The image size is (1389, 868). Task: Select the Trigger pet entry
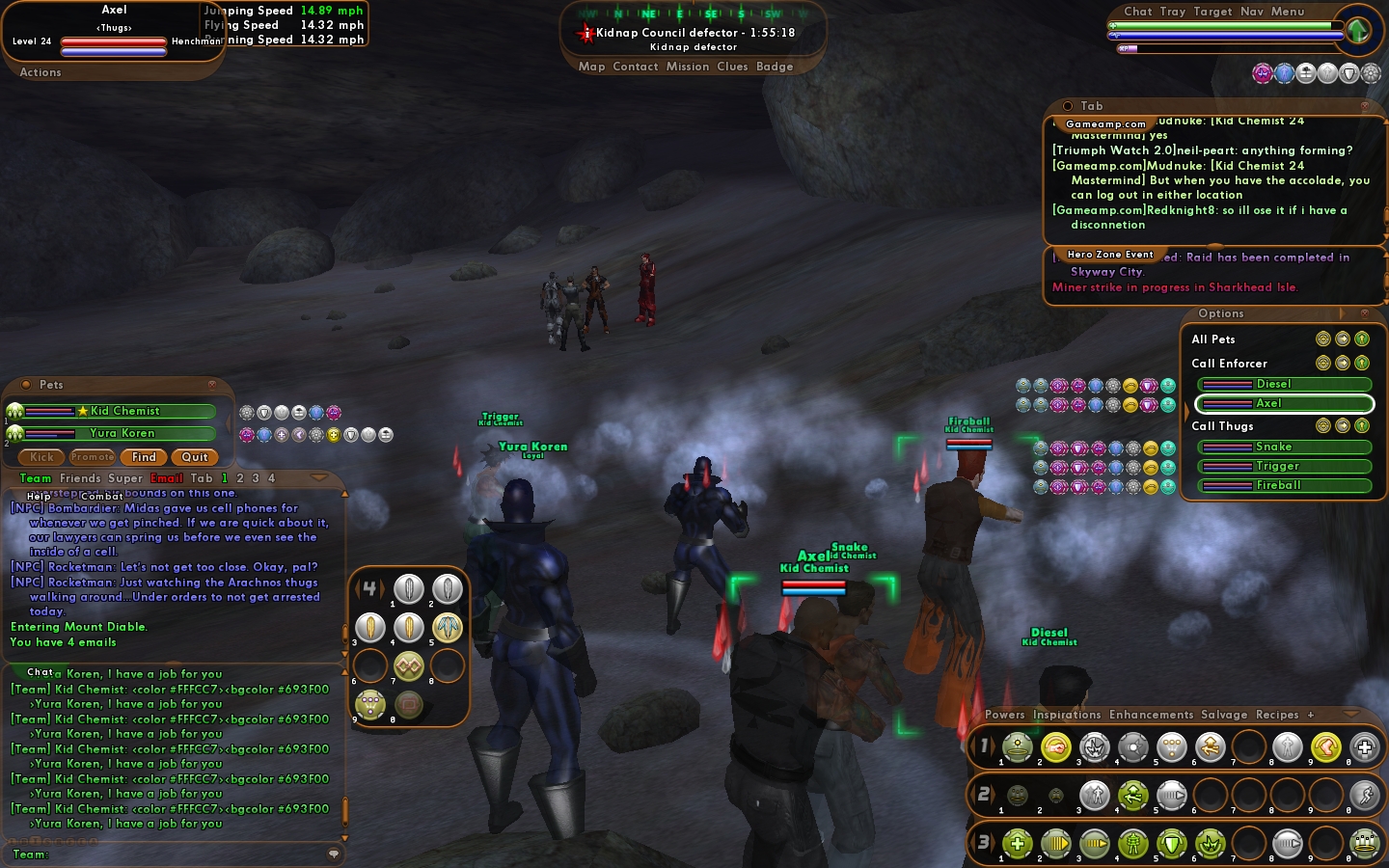coord(1284,466)
